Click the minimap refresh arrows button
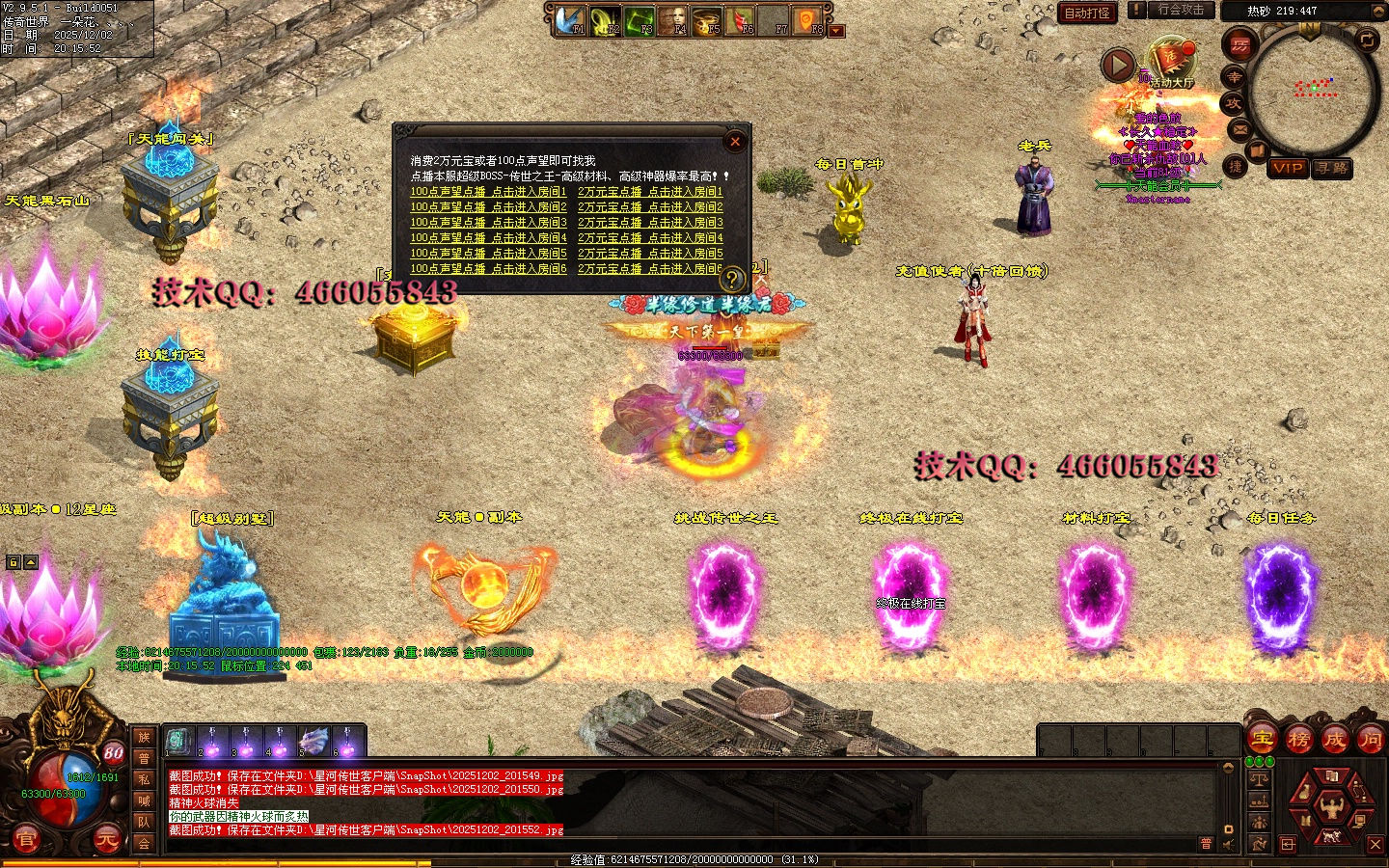 [1367, 40]
